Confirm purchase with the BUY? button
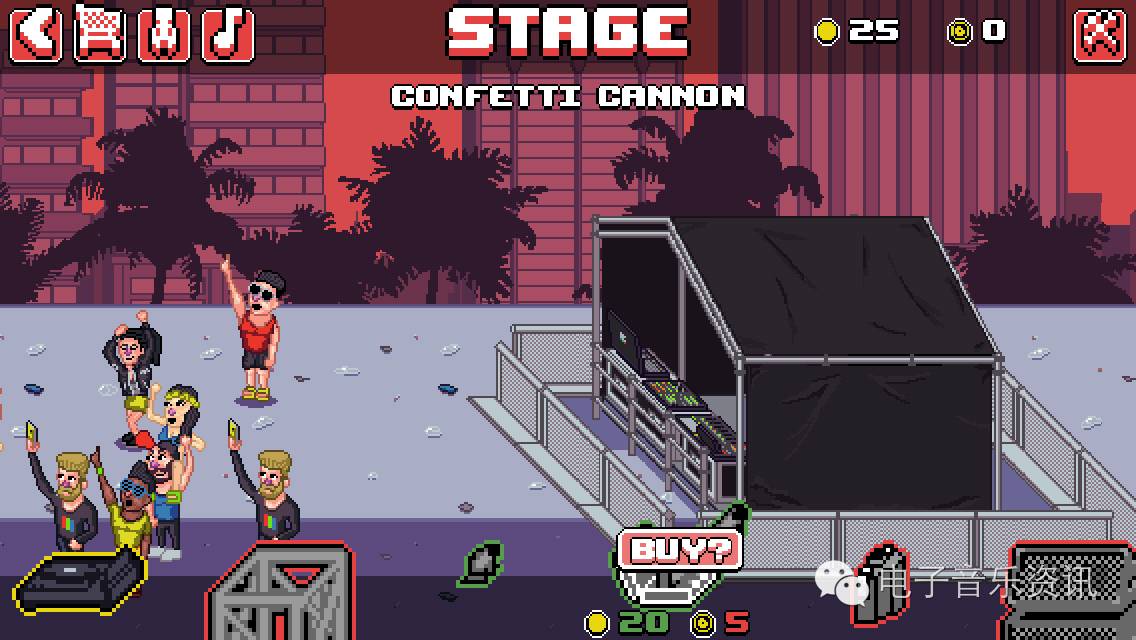 (681, 548)
